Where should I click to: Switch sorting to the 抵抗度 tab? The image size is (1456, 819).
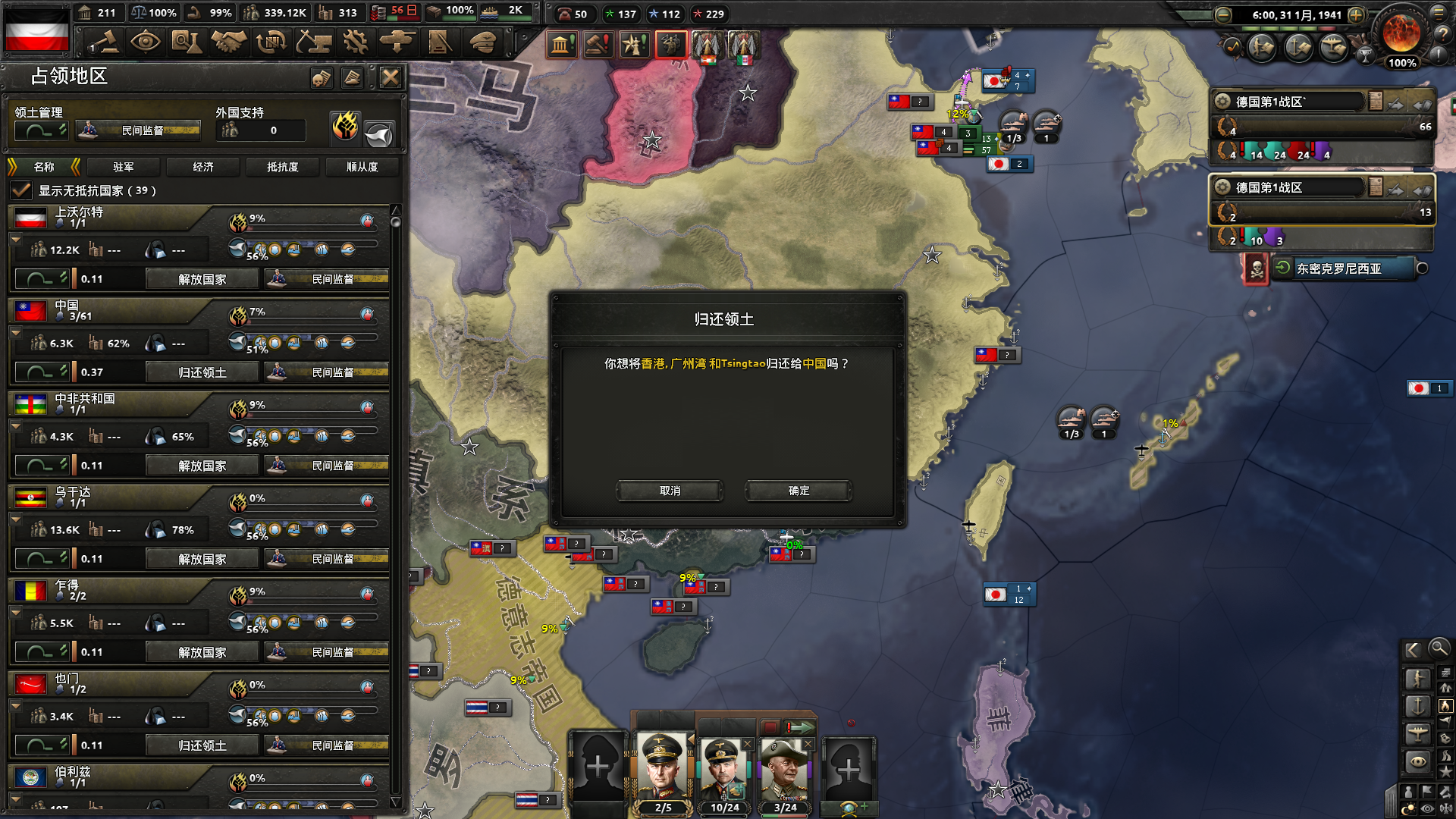(x=282, y=167)
